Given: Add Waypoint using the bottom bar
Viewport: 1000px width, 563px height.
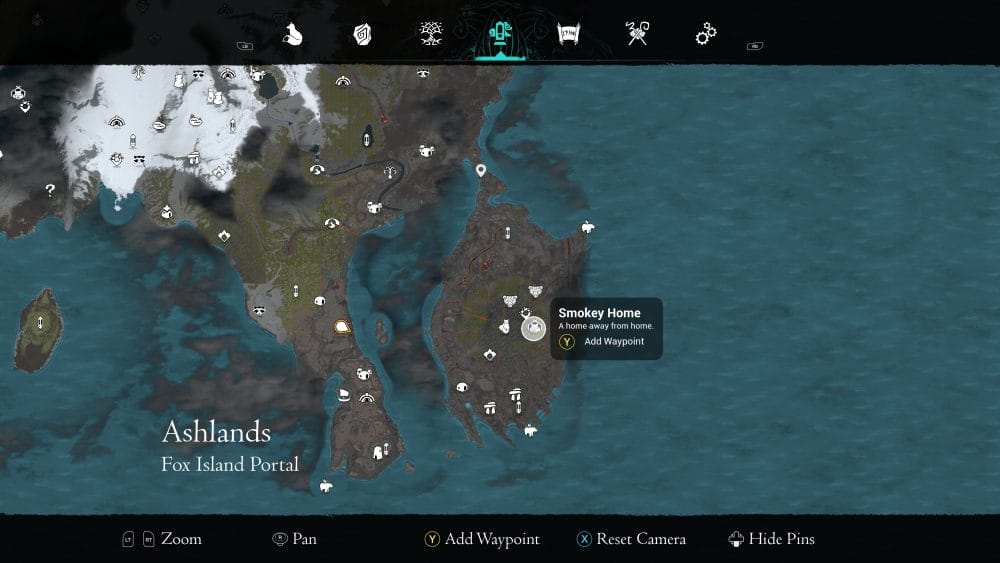Looking at the screenshot, I should [x=482, y=539].
